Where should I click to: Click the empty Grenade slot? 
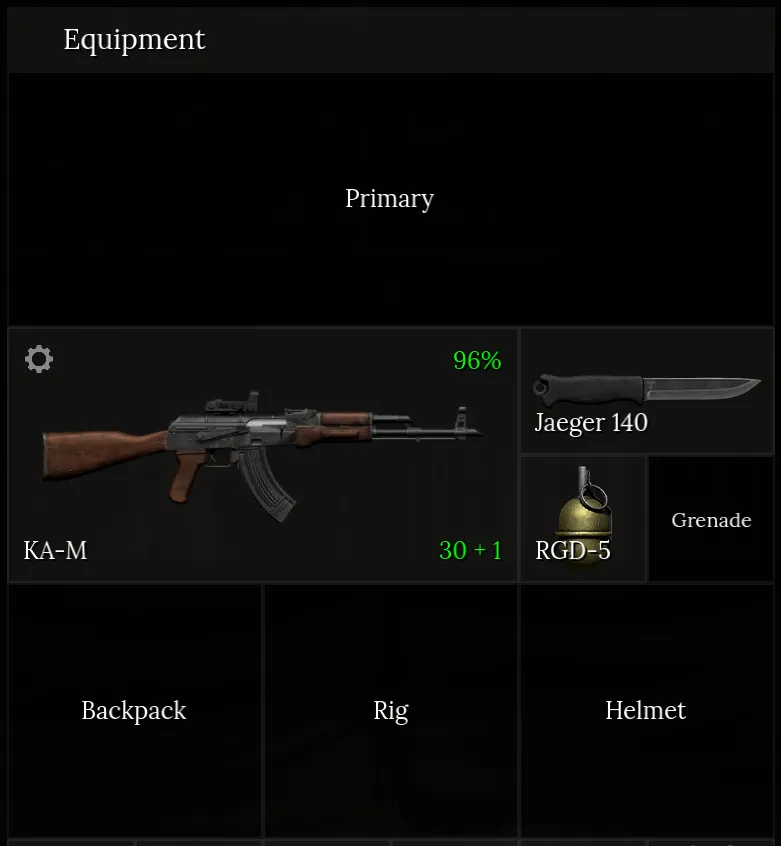[711, 519]
